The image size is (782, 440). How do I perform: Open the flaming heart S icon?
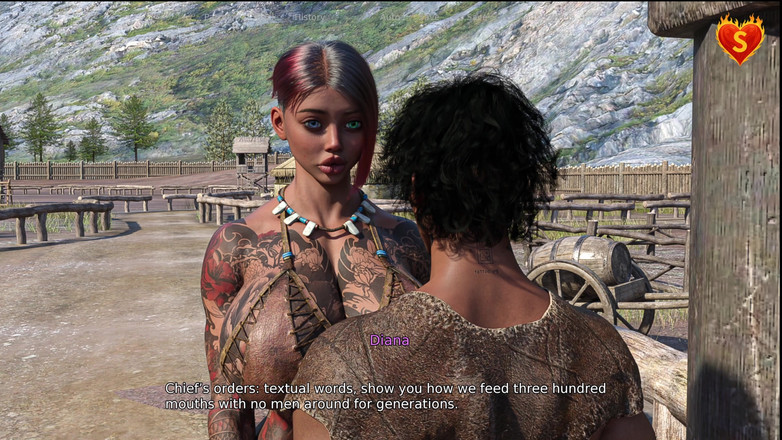[739, 40]
